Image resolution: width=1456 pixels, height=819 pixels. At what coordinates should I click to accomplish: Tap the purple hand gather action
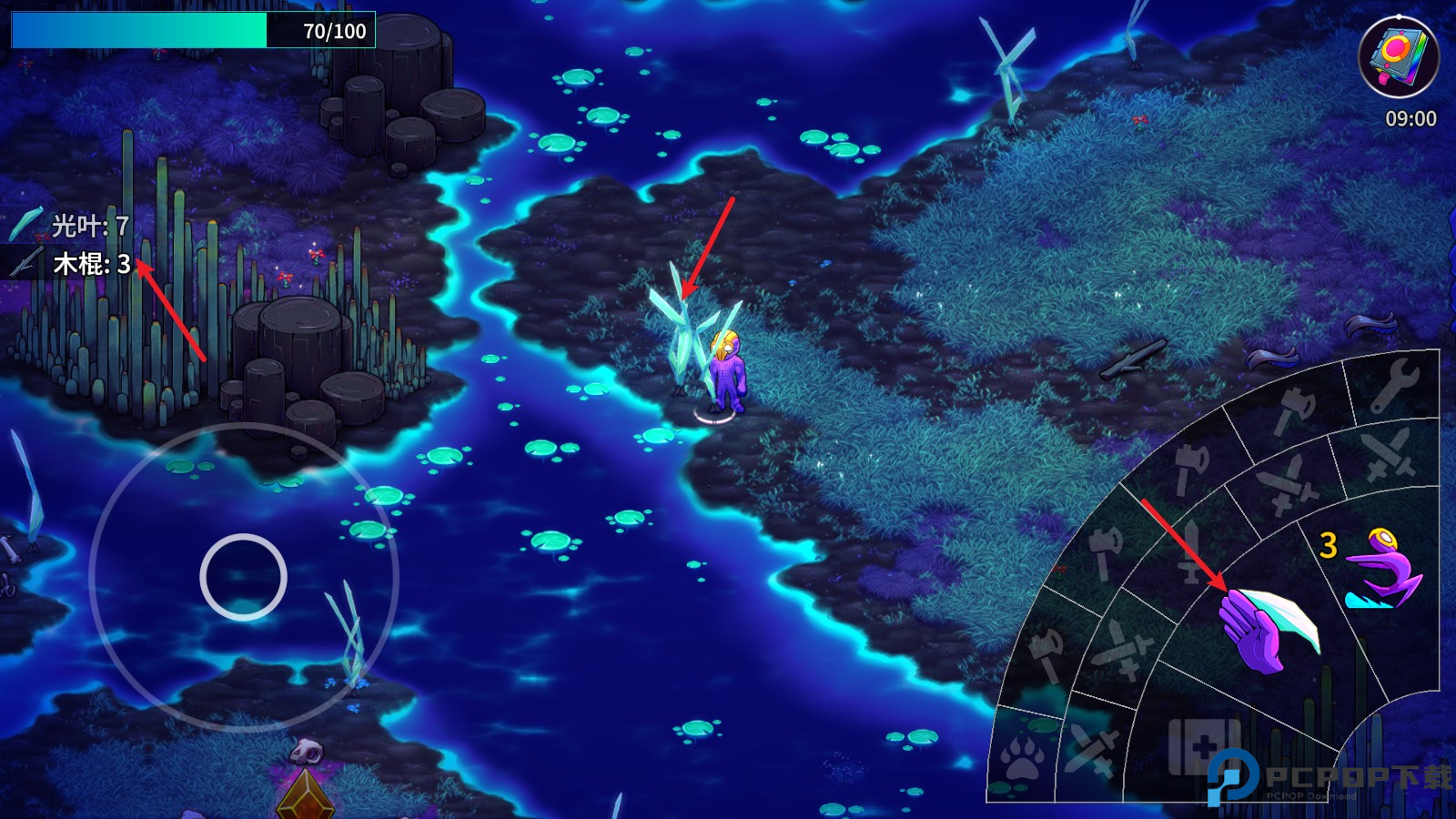pyautogui.click(x=1265, y=626)
